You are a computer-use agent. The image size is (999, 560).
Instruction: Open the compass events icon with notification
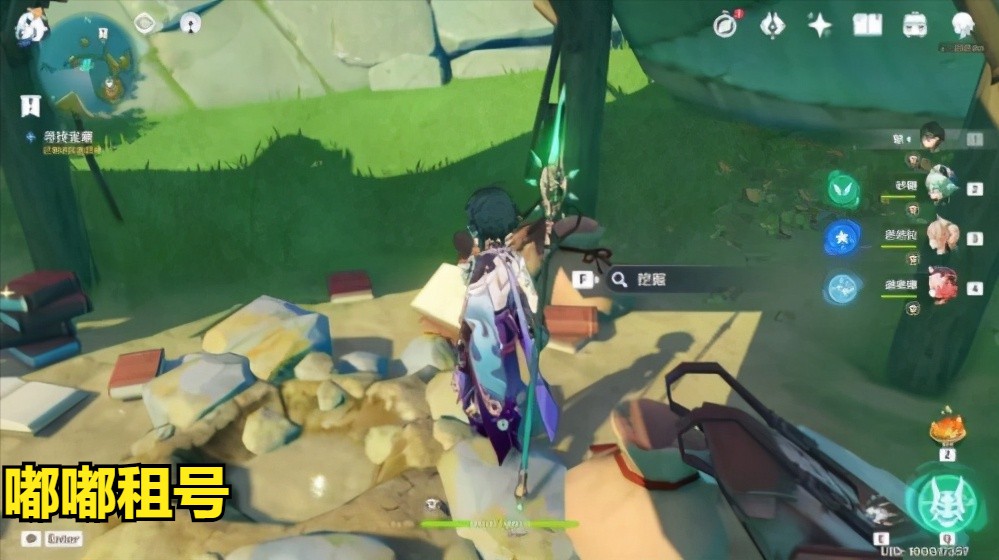(725, 25)
